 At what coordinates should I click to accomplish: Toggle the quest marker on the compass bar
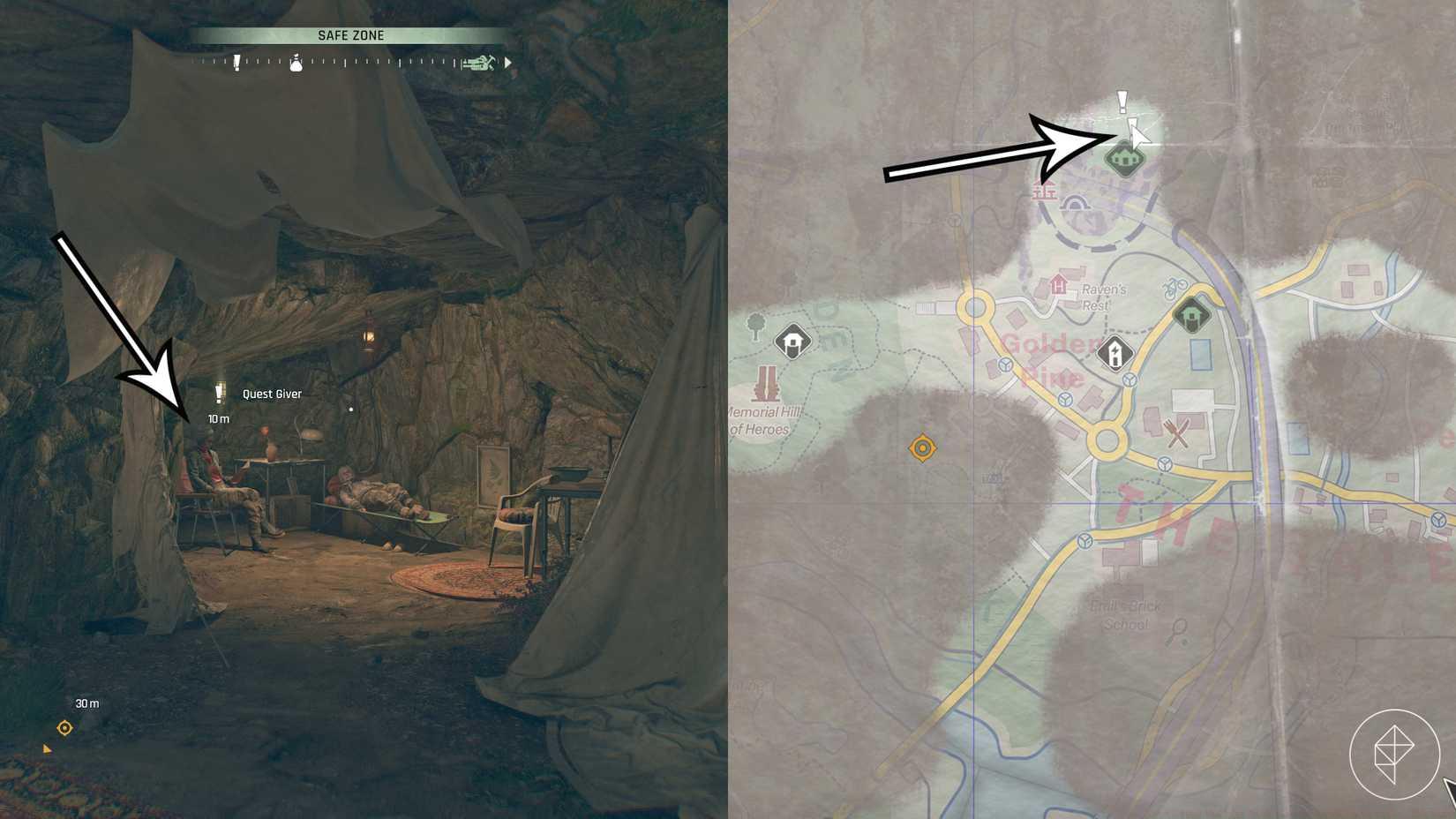pos(236,62)
